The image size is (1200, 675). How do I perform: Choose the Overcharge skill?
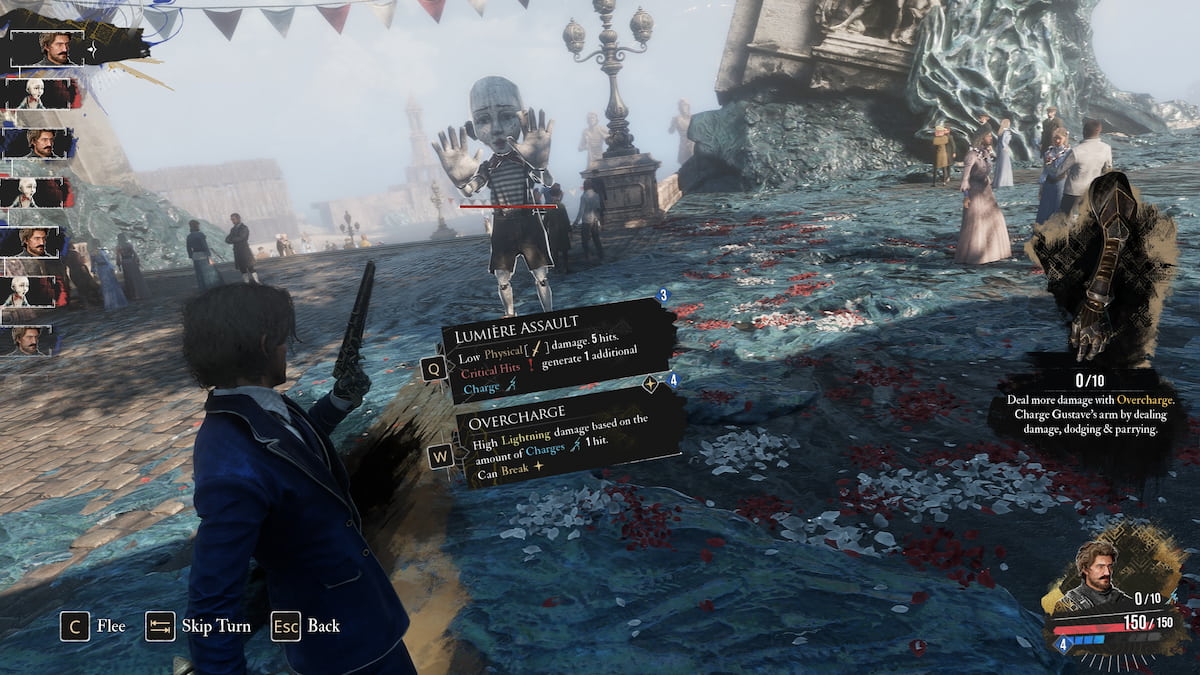coord(565,438)
